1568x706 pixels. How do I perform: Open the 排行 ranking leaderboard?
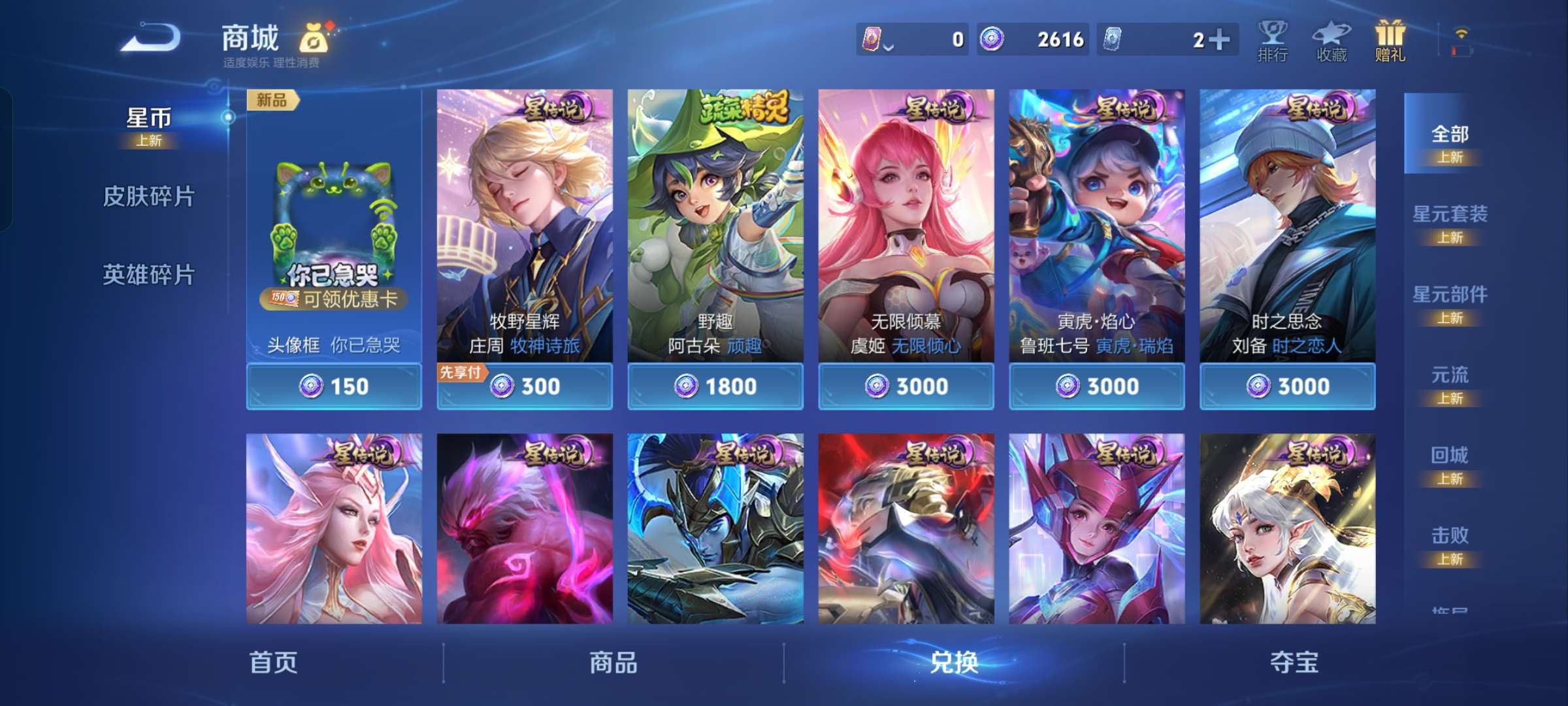pos(1272,41)
